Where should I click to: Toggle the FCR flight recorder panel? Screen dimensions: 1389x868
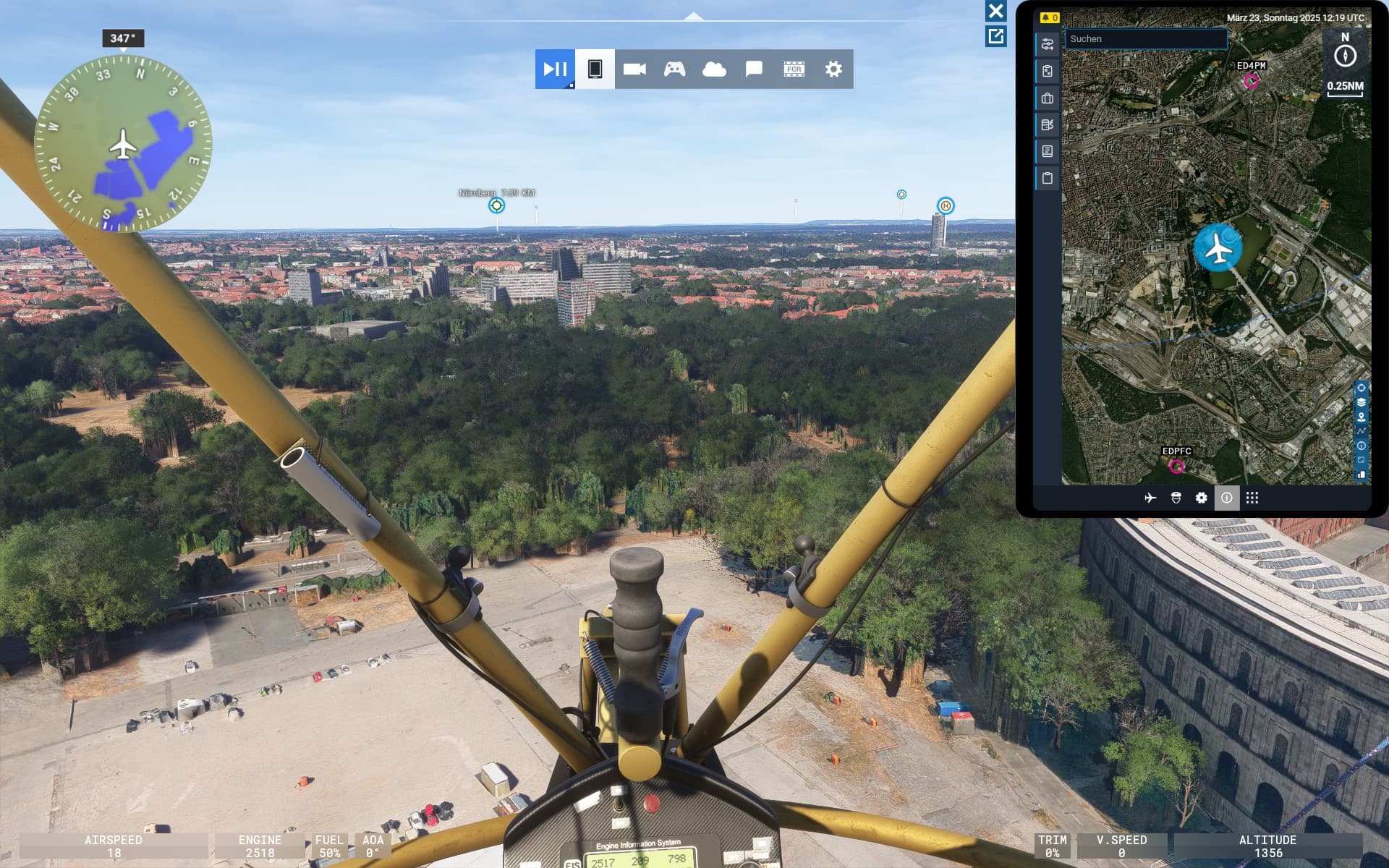click(794, 69)
